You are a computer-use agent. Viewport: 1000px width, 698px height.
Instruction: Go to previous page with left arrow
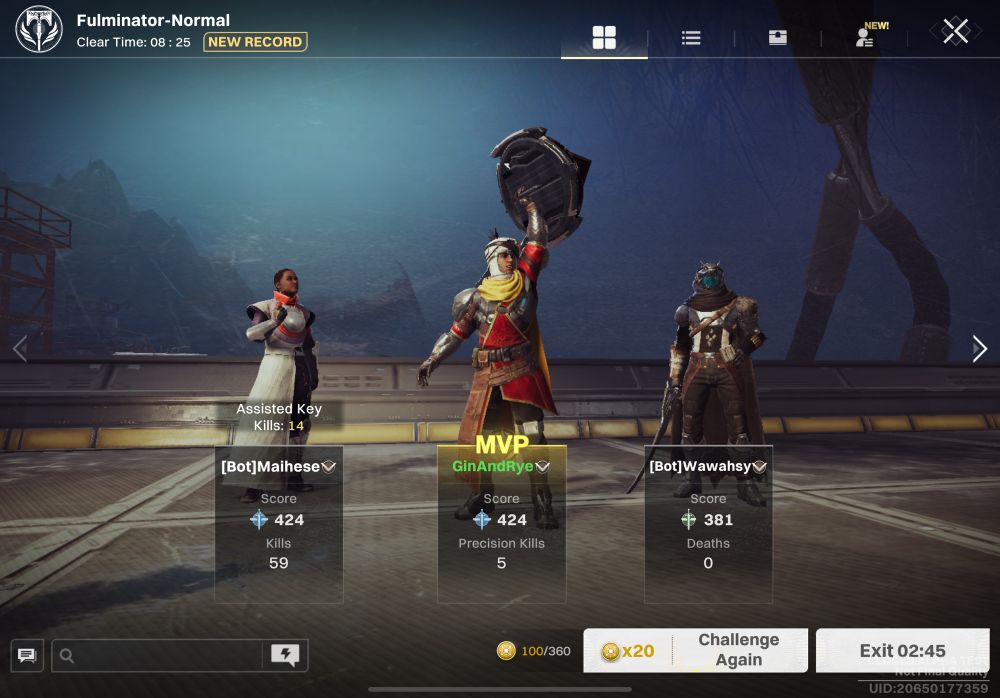pos(19,348)
